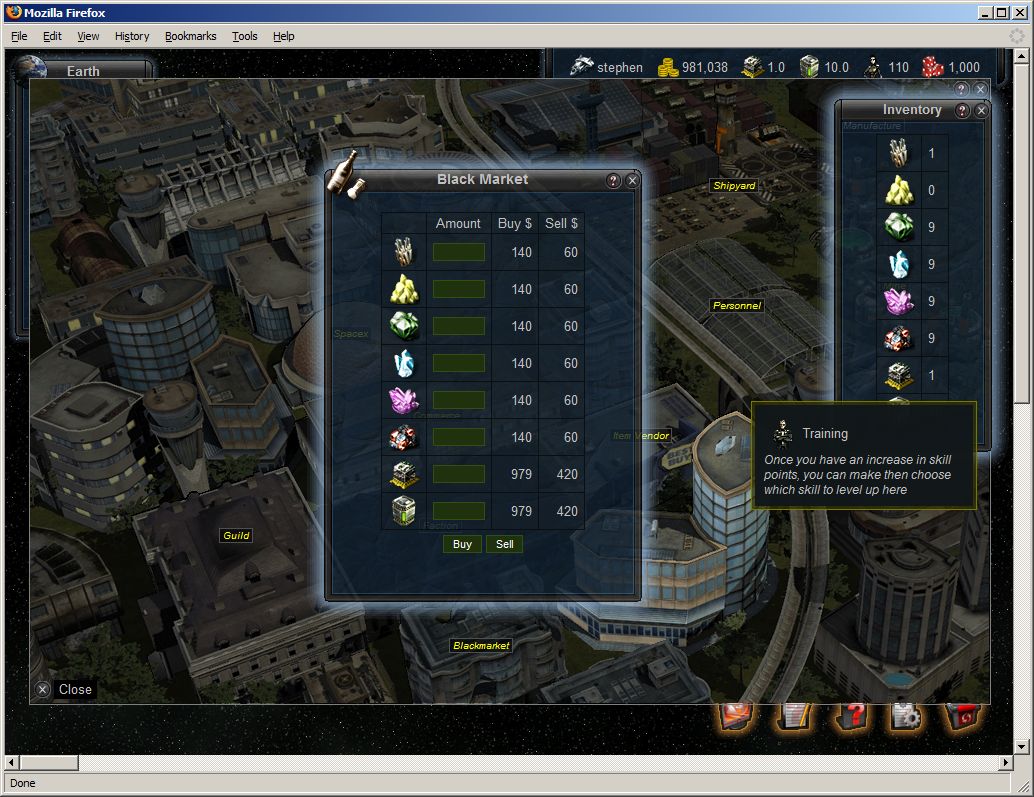Open the notepad with pencil icon
1034x797 pixels.
(x=794, y=716)
